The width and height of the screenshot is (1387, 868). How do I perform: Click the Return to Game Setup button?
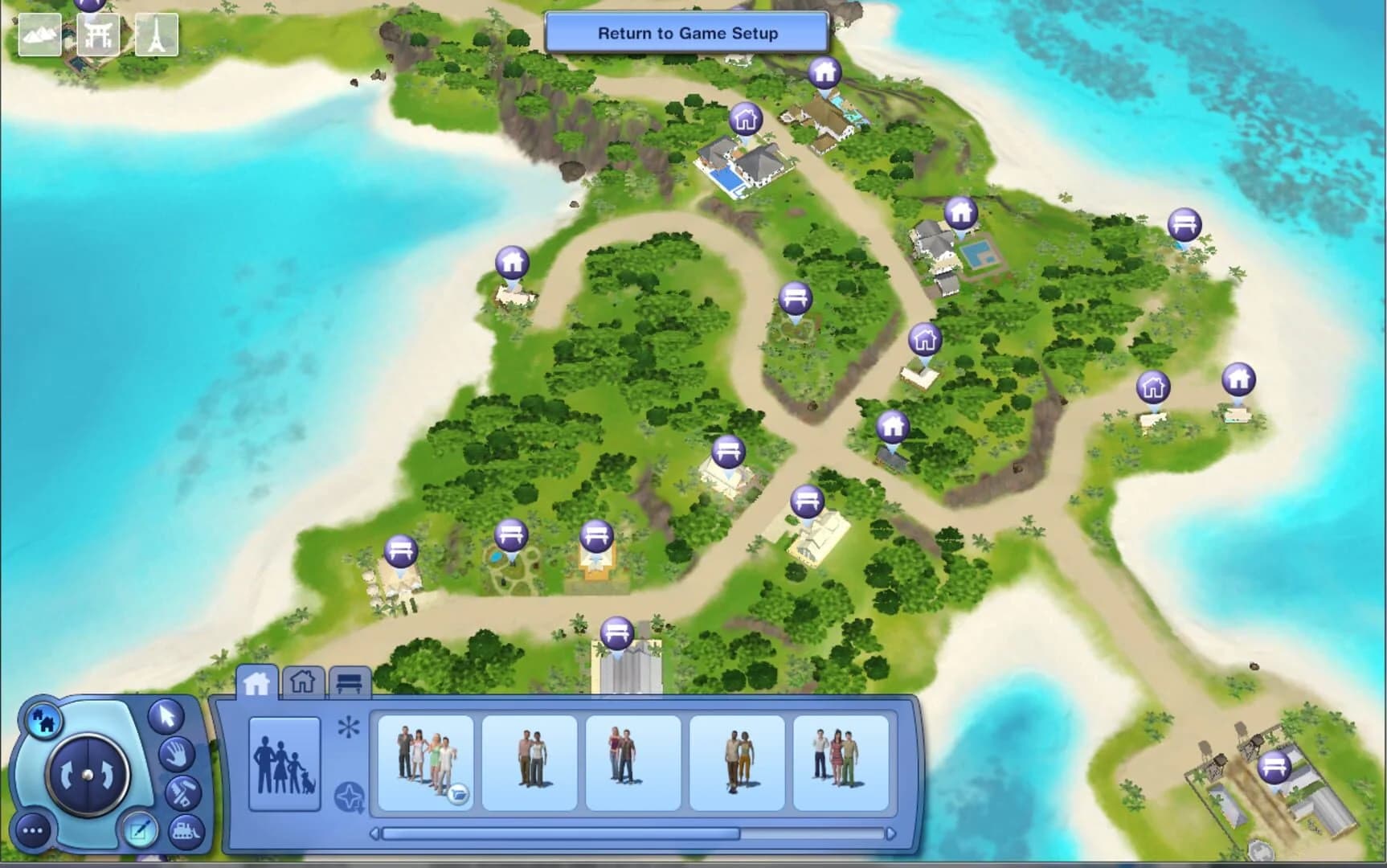(x=687, y=33)
